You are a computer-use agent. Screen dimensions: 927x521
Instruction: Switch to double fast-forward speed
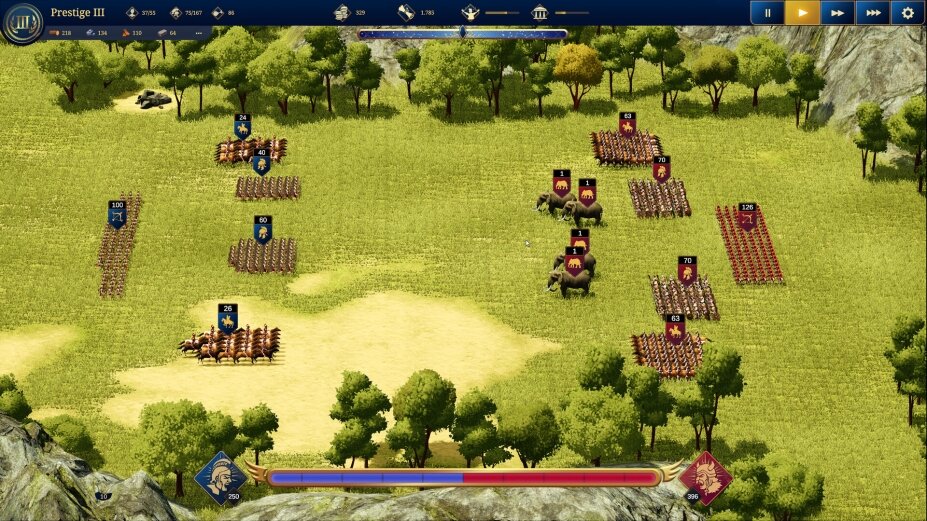click(837, 13)
